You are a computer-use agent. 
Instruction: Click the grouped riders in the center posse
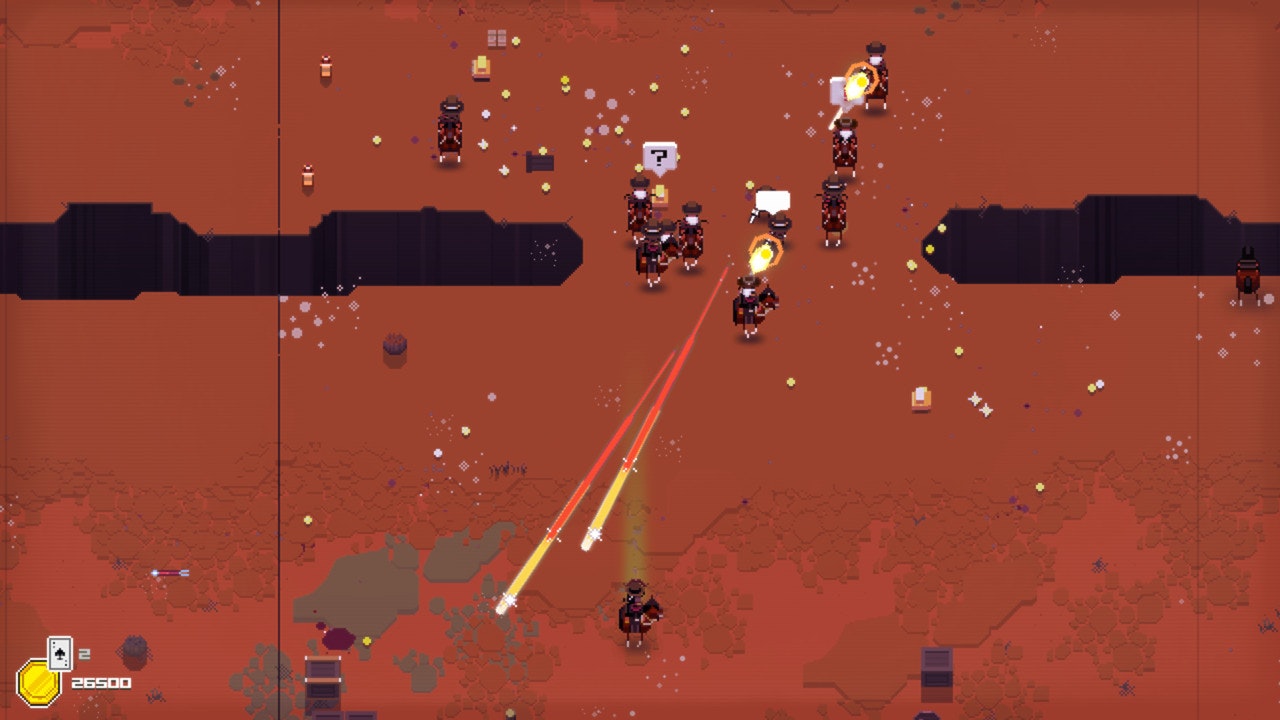[x=665, y=230]
